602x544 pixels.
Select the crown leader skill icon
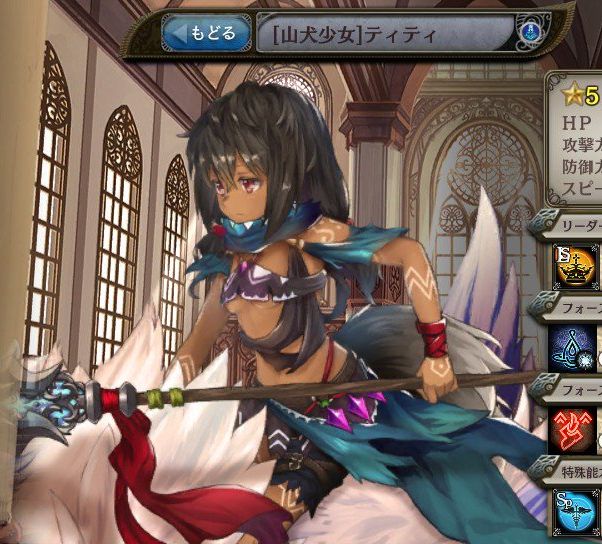click(x=576, y=265)
